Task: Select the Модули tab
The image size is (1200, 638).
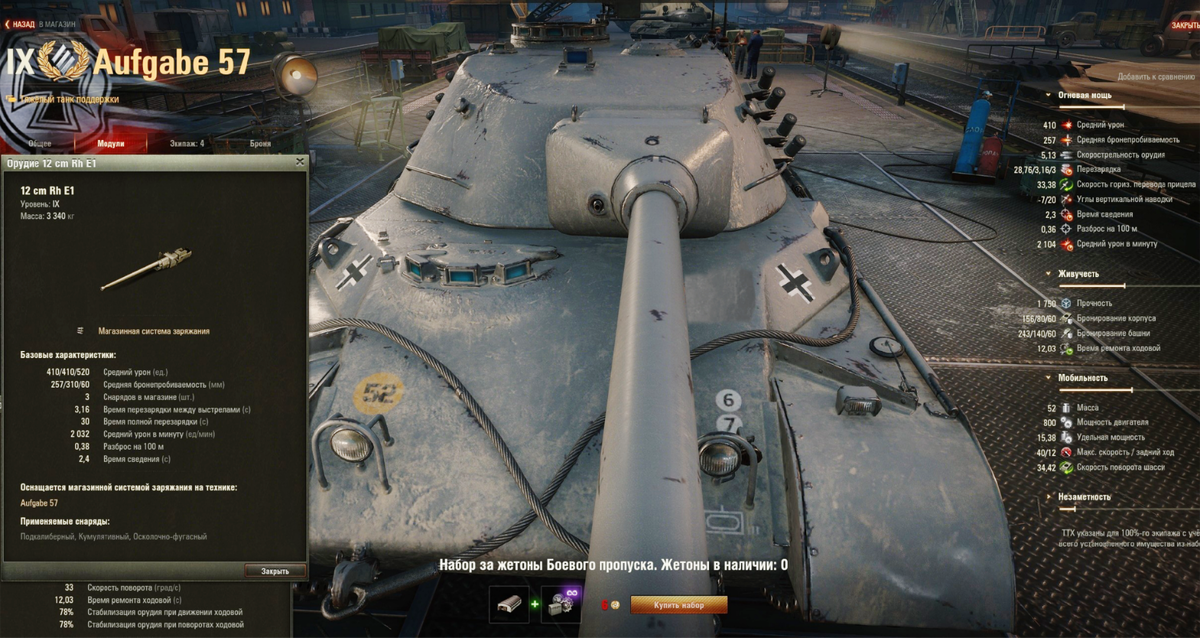Action: (x=111, y=144)
